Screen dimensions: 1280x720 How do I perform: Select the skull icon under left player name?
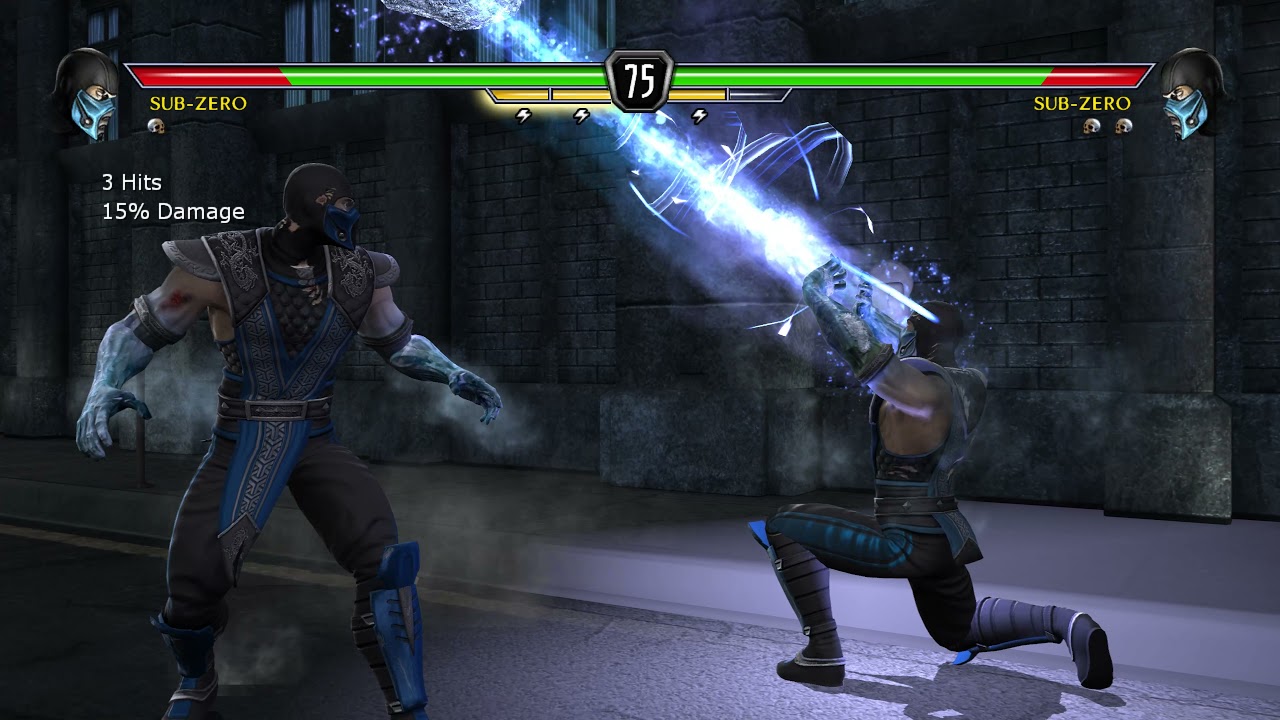click(156, 126)
